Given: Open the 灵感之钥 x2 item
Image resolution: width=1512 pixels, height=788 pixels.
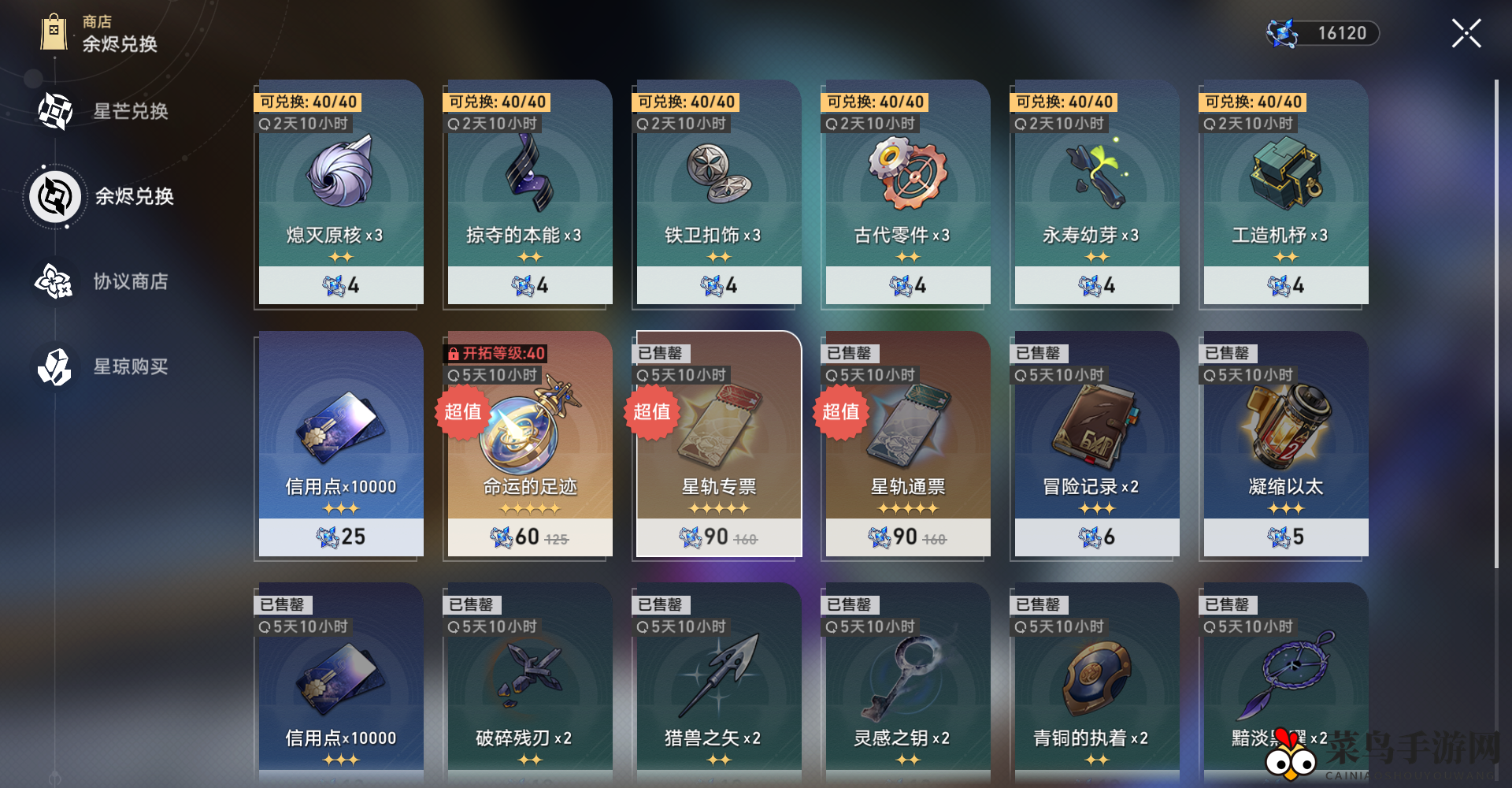Looking at the screenshot, I should (907, 684).
